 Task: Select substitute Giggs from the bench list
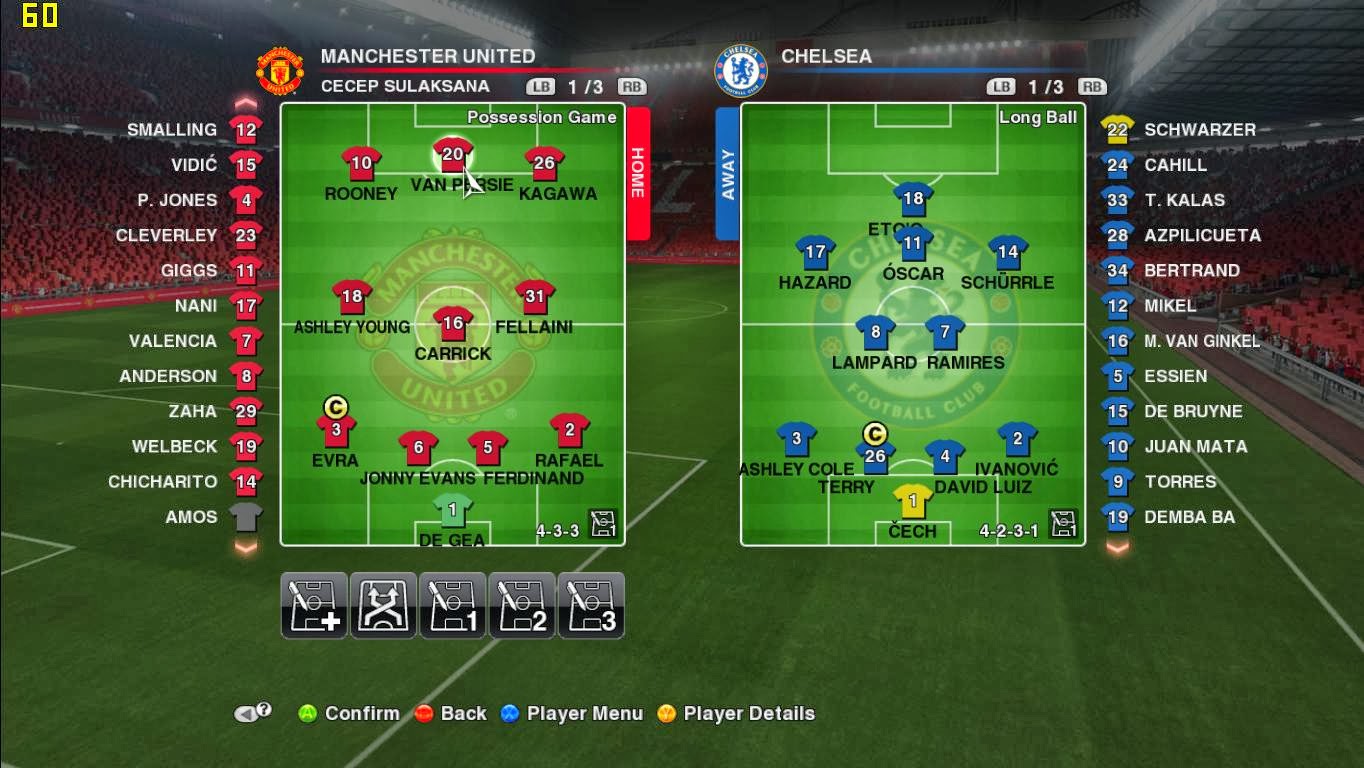[245, 271]
